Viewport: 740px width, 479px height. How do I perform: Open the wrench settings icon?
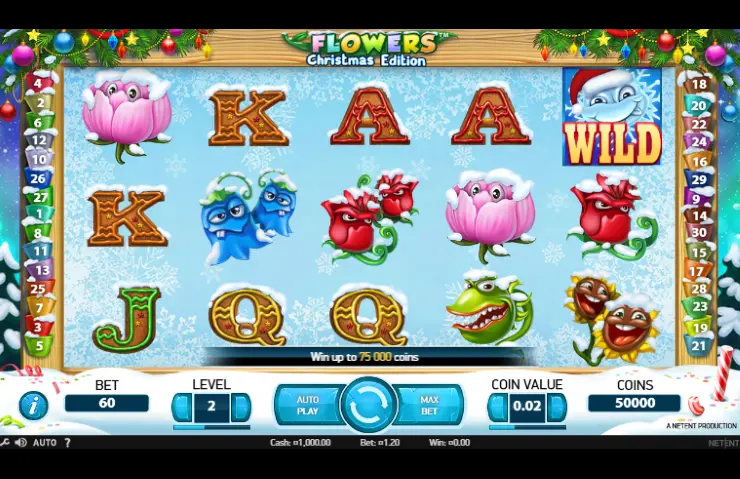click(5, 442)
